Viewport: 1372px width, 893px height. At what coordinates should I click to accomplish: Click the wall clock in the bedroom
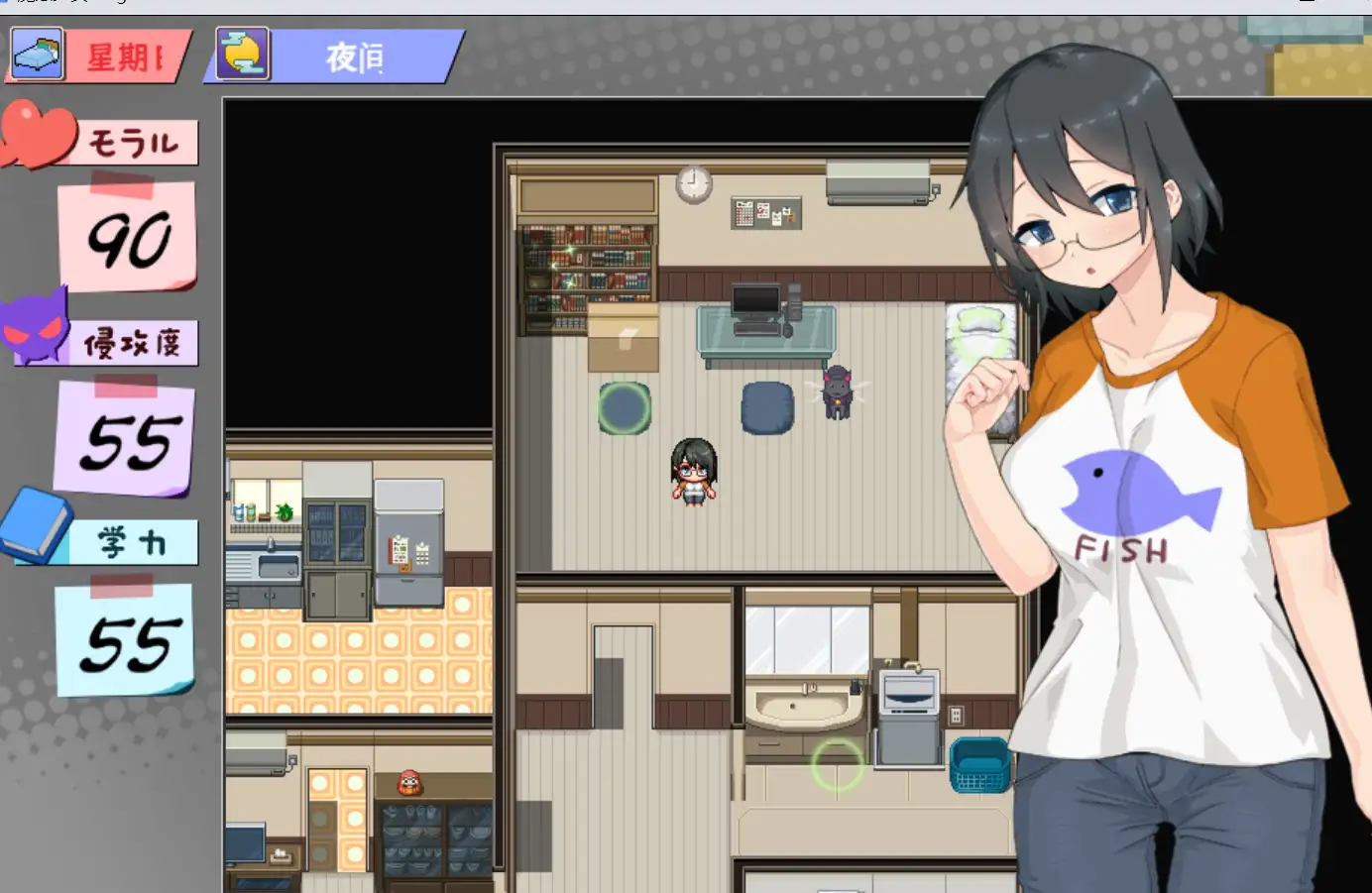click(x=694, y=184)
